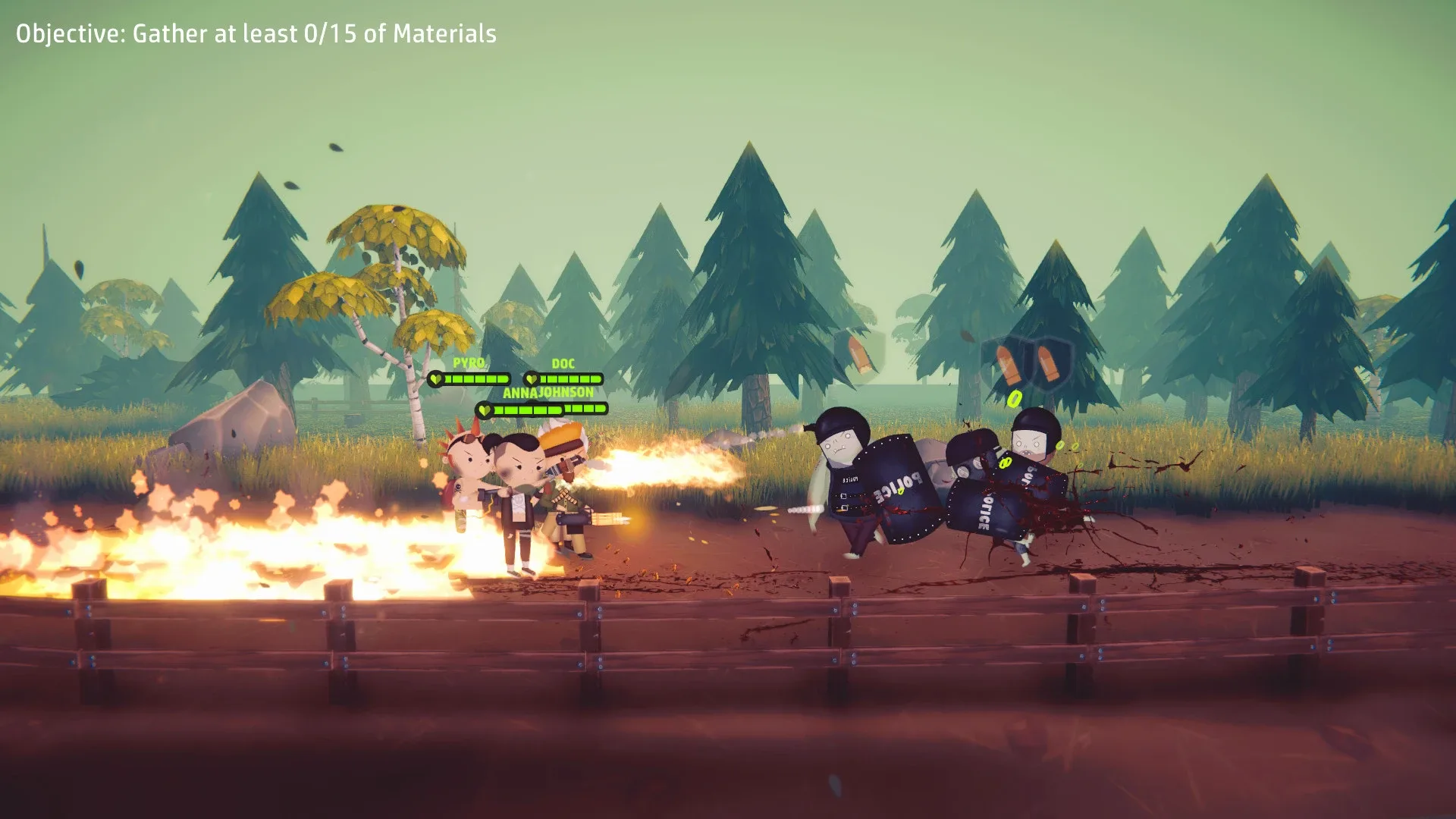Click the heart icon on PYRO's health bar

click(436, 379)
